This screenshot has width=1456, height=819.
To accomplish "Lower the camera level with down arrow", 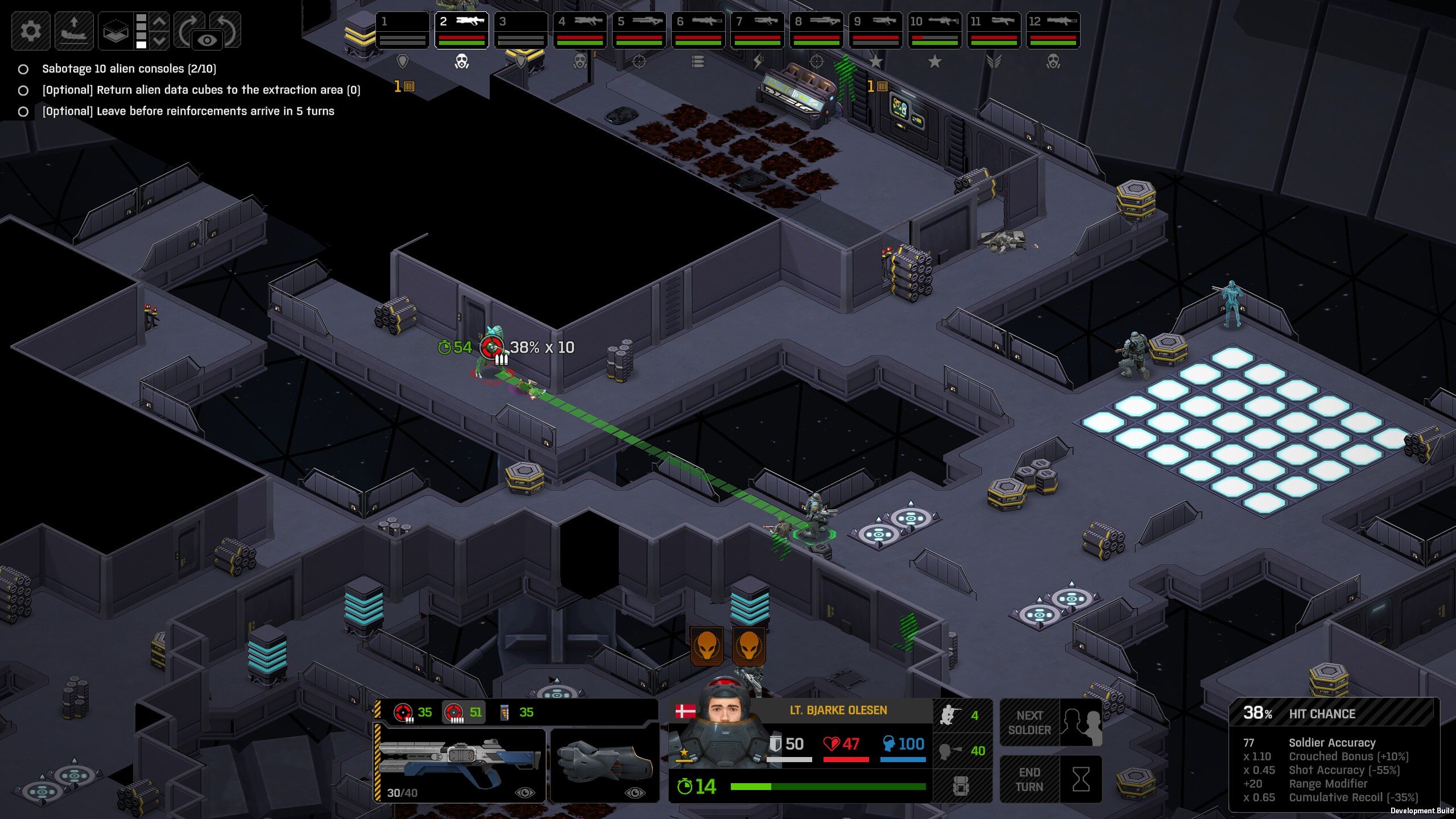I will (x=160, y=40).
